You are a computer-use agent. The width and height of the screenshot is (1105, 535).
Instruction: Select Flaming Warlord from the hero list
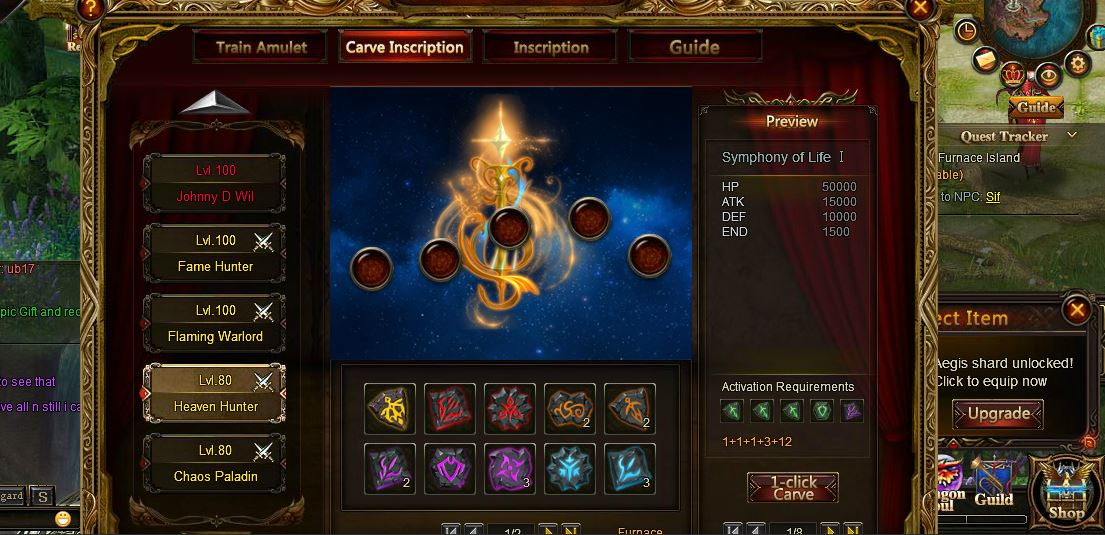[x=215, y=323]
